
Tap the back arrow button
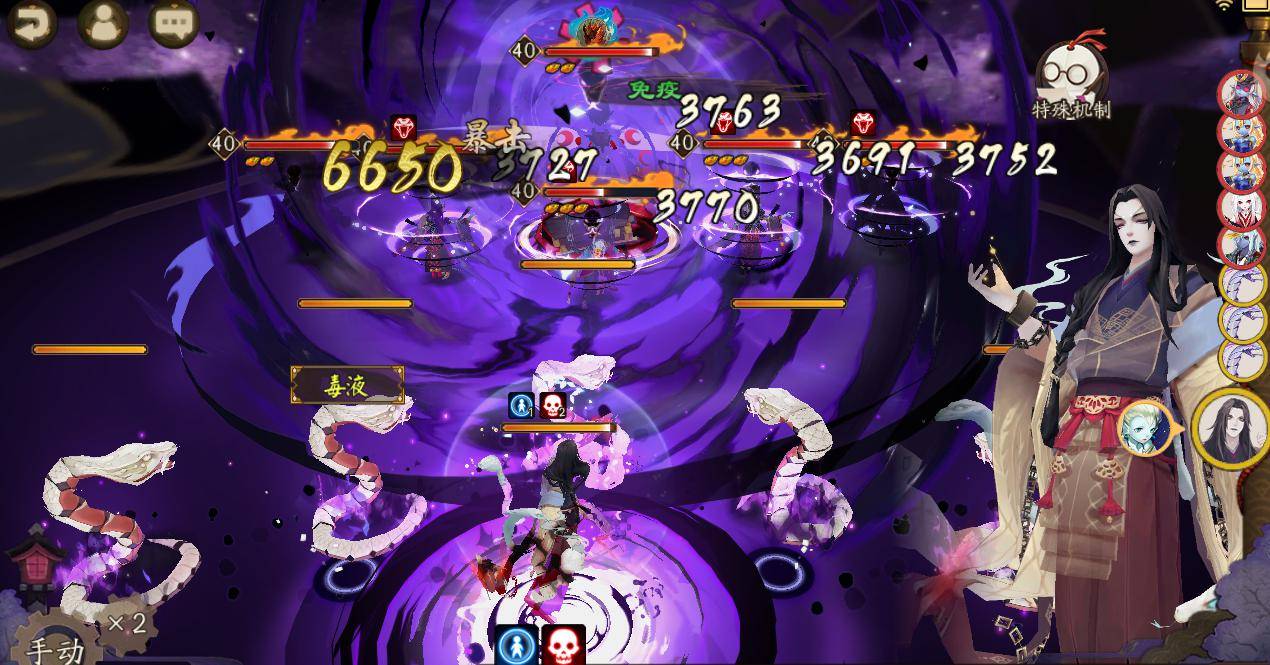point(31,22)
